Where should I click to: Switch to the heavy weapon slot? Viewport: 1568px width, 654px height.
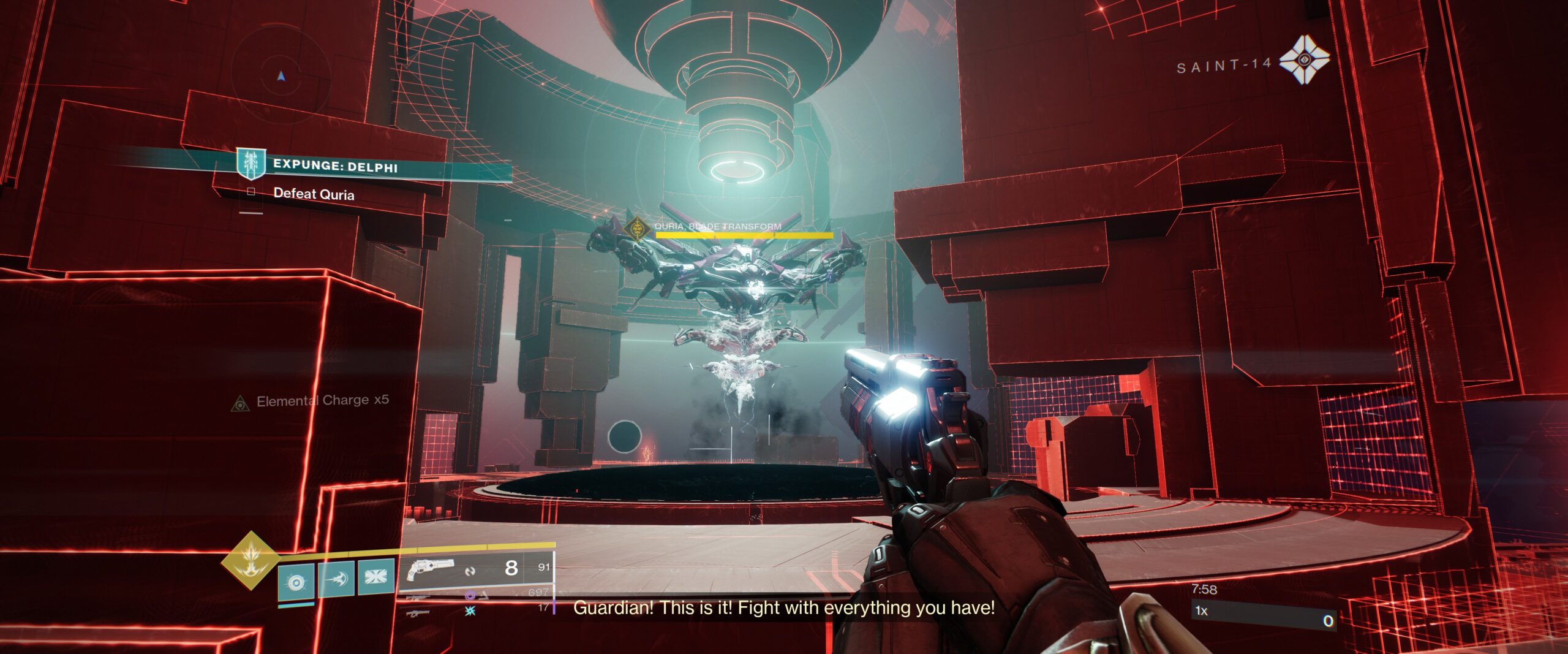click(x=418, y=612)
